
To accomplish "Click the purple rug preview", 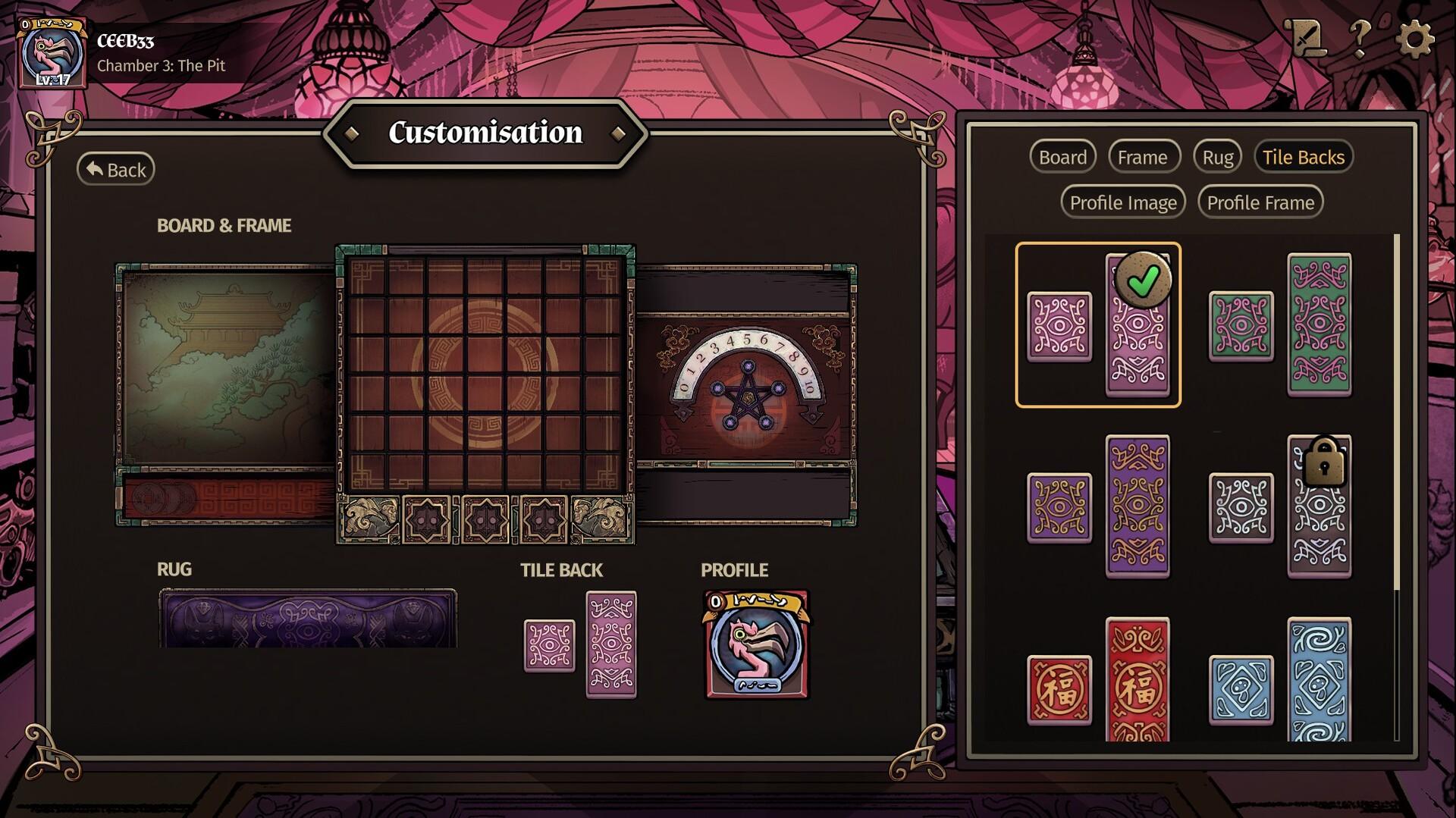I will coord(307,619).
